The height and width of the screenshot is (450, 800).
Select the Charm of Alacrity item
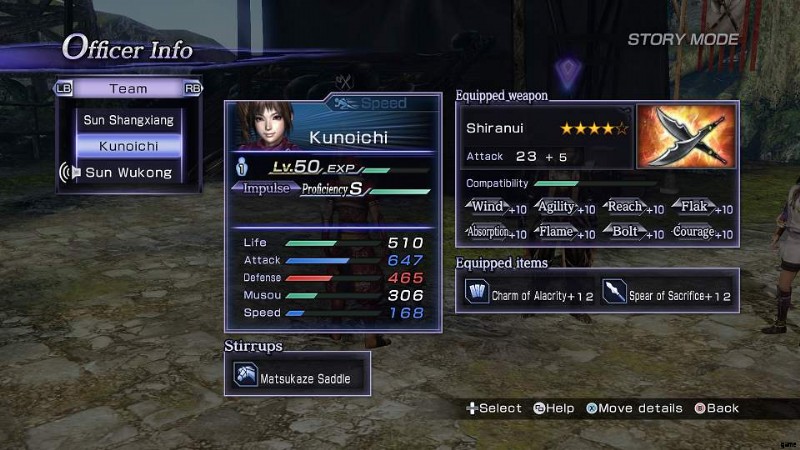coord(529,296)
